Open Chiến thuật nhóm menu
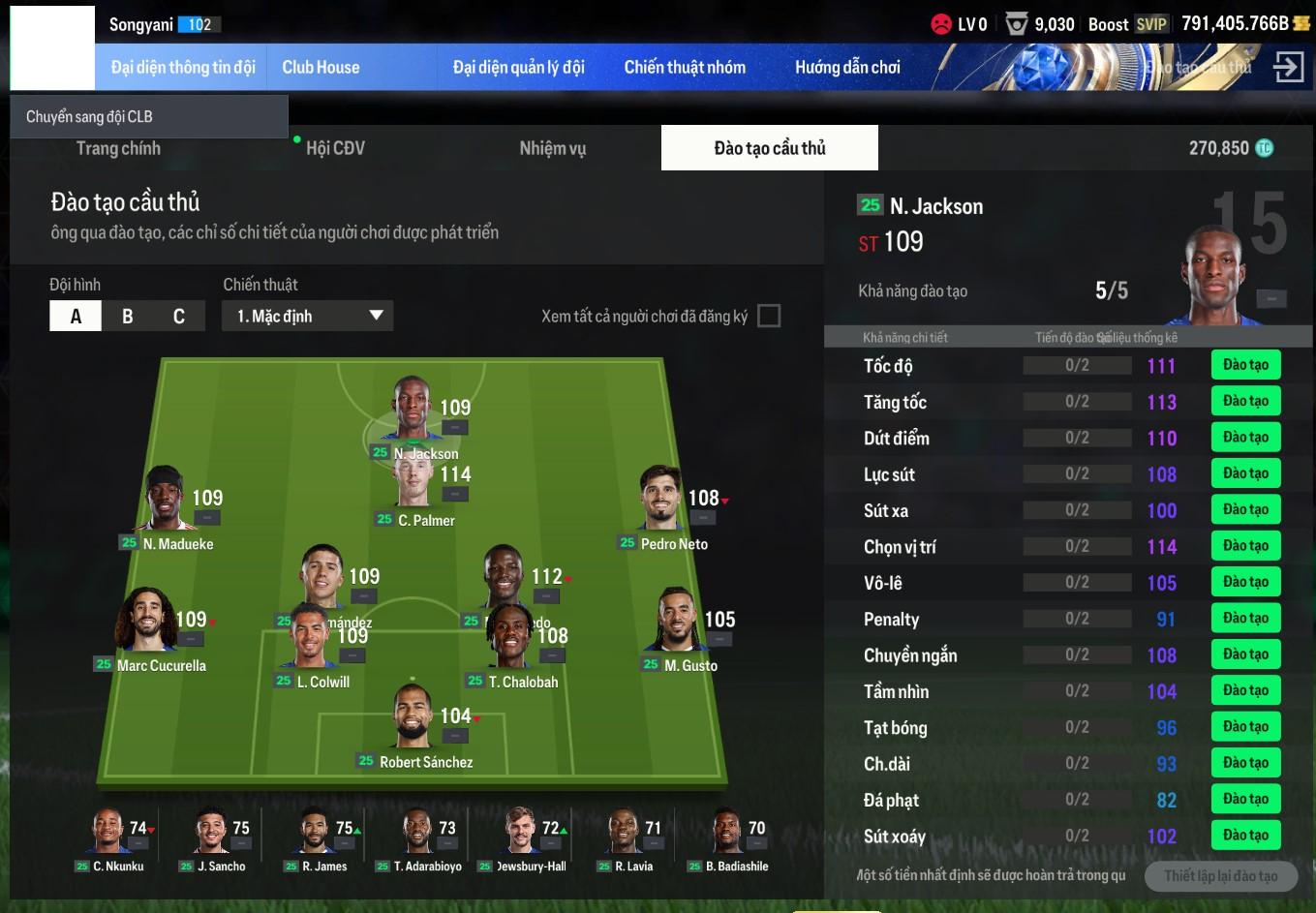 685,67
